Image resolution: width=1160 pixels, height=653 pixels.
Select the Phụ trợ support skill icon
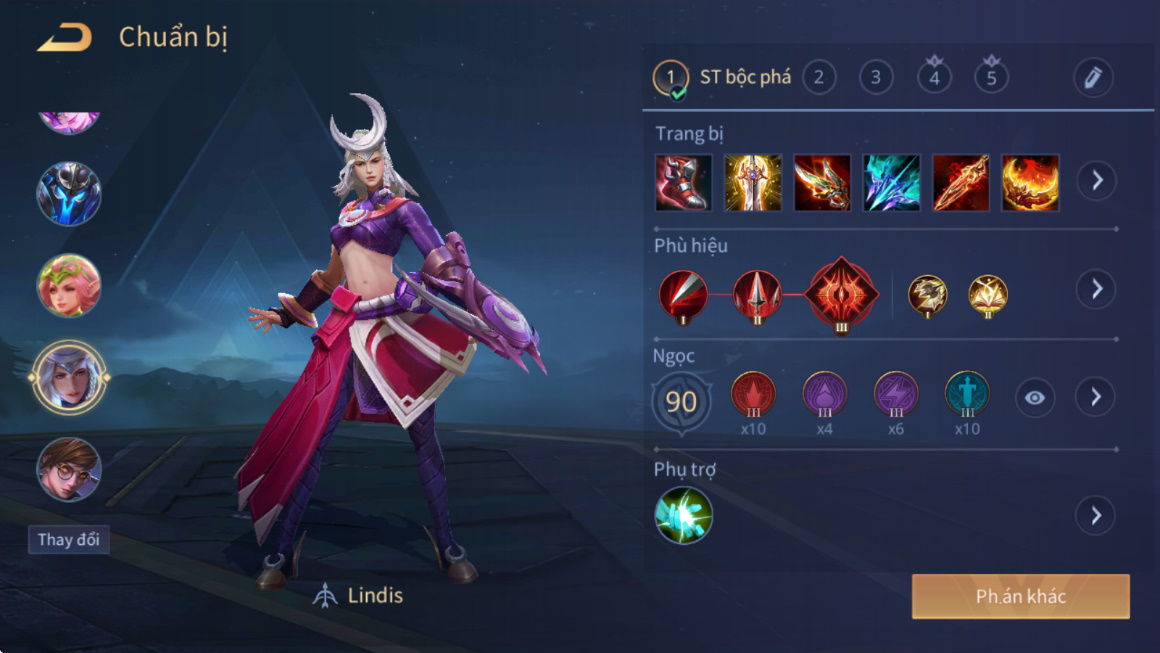click(684, 515)
